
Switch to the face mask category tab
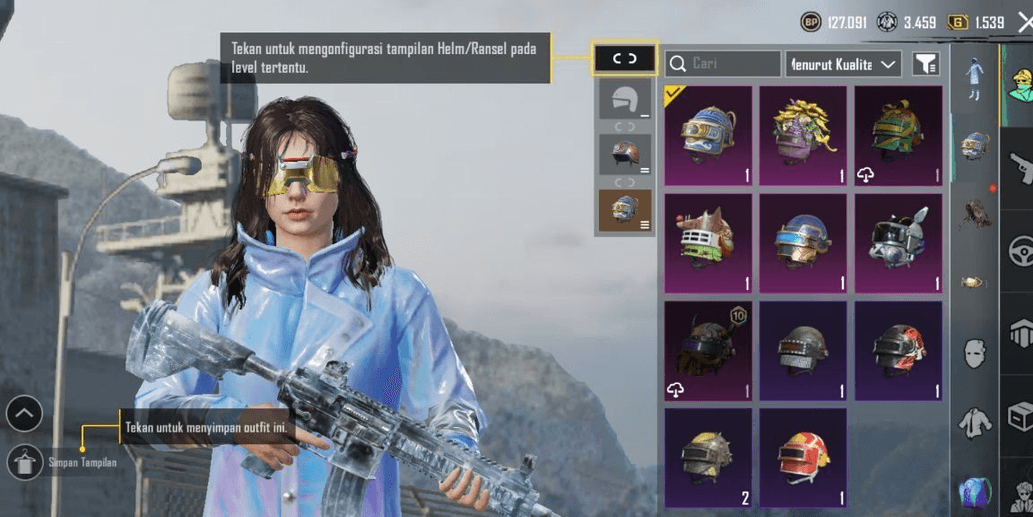974,353
